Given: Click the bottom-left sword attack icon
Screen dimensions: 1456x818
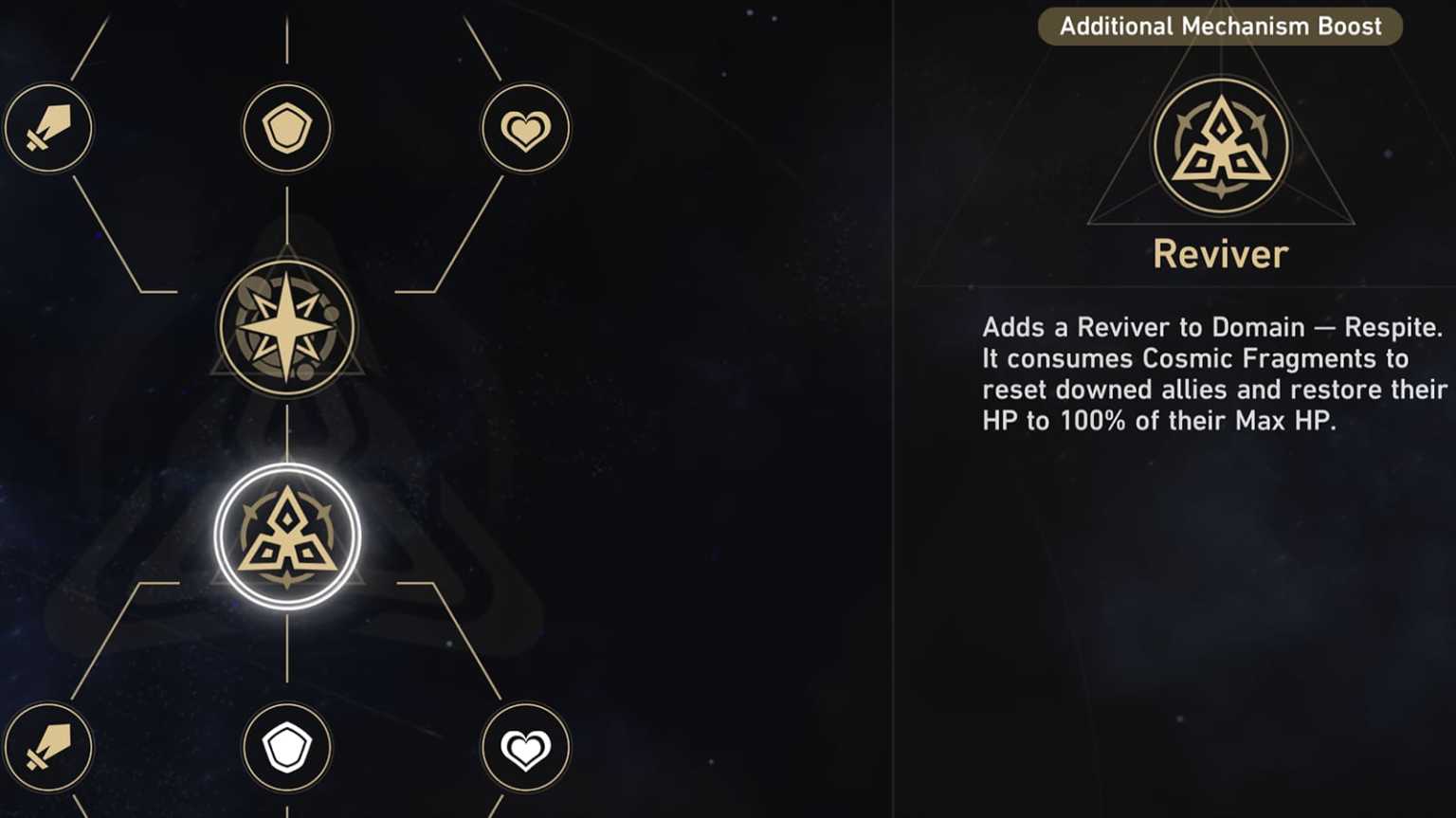Looking at the screenshot, I should point(48,747).
